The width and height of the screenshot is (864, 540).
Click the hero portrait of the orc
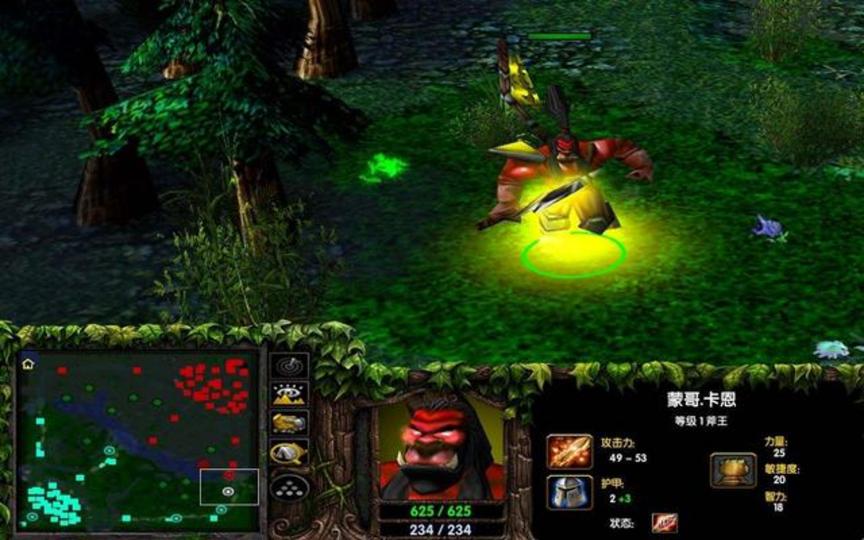pos(438,447)
